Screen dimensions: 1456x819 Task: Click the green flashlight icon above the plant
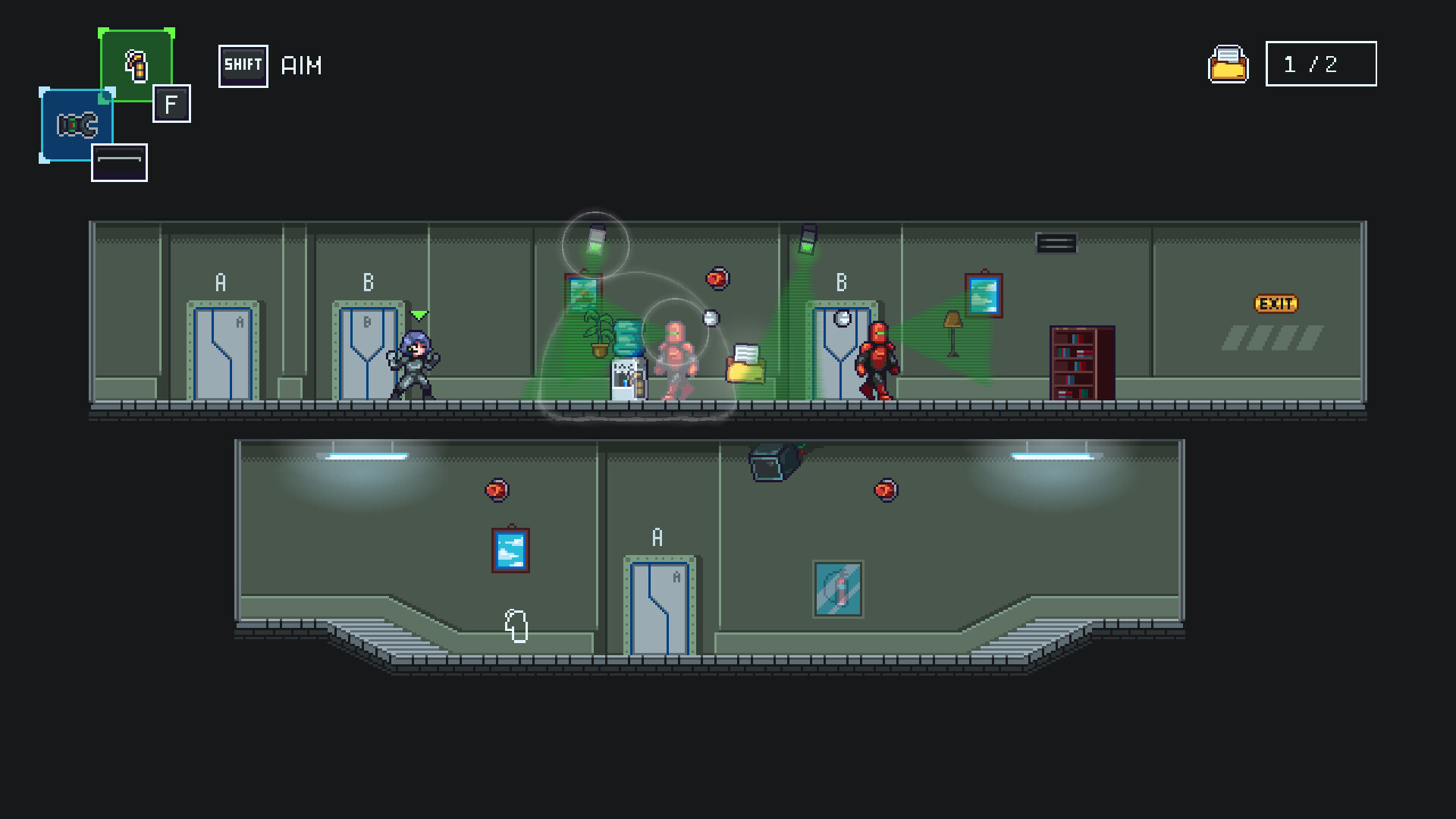[x=598, y=239]
